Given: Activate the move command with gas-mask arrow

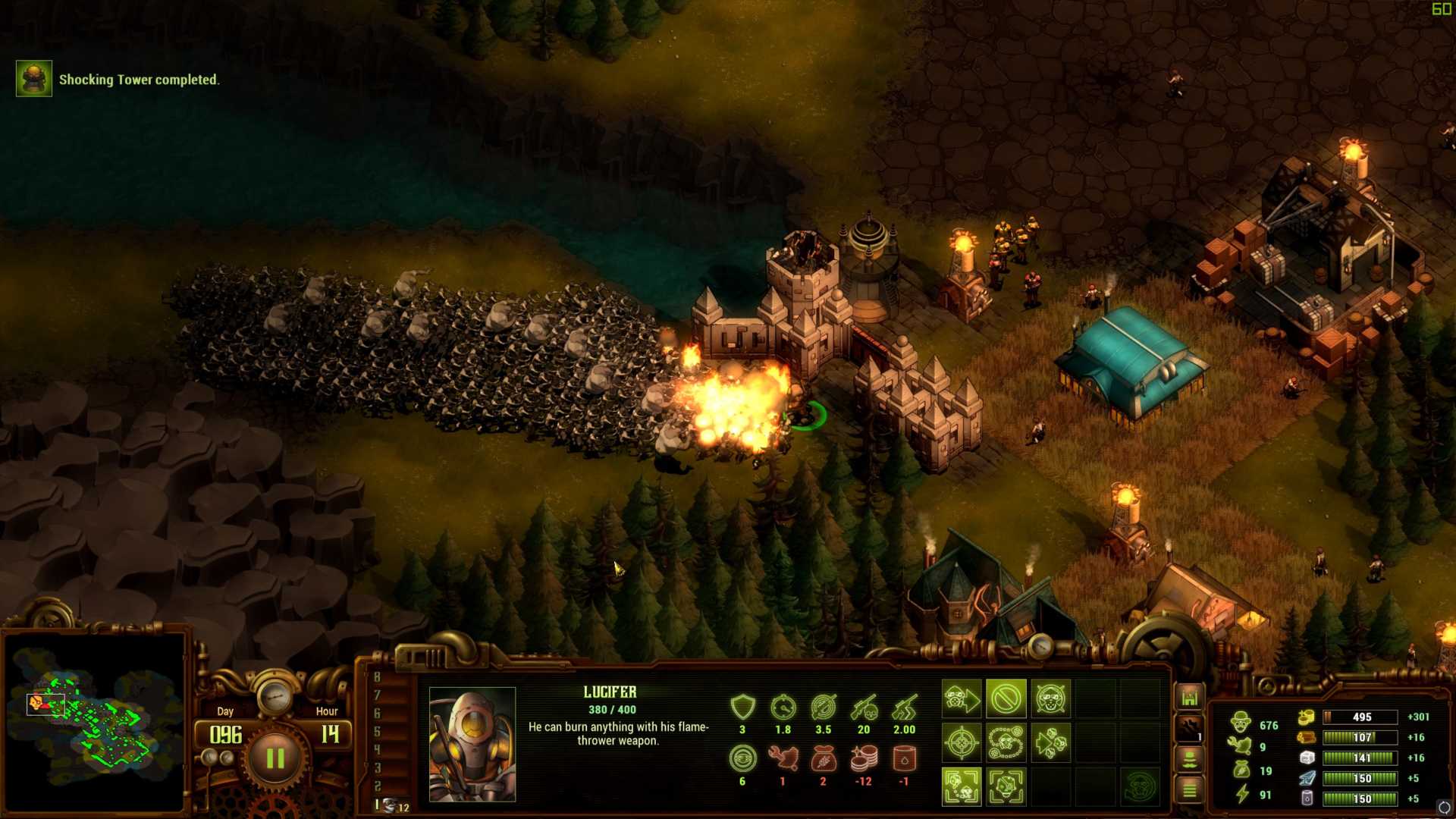Looking at the screenshot, I should coord(961,698).
